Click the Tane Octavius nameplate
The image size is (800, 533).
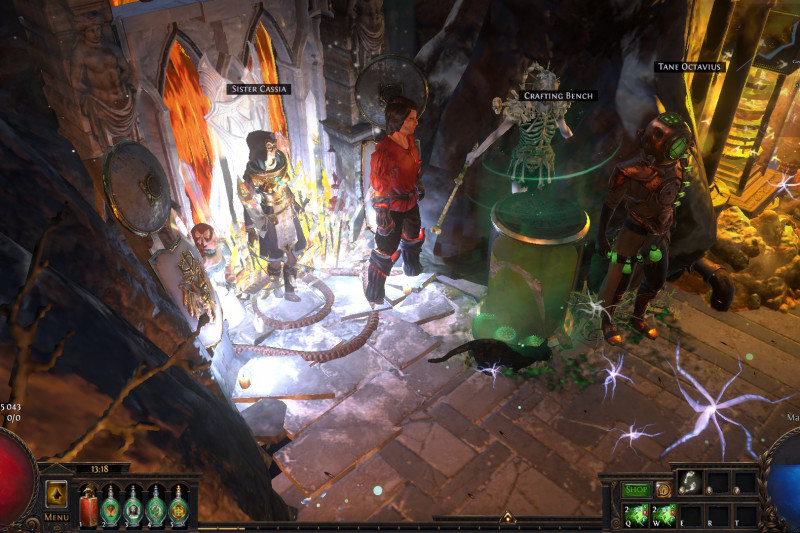(x=688, y=67)
